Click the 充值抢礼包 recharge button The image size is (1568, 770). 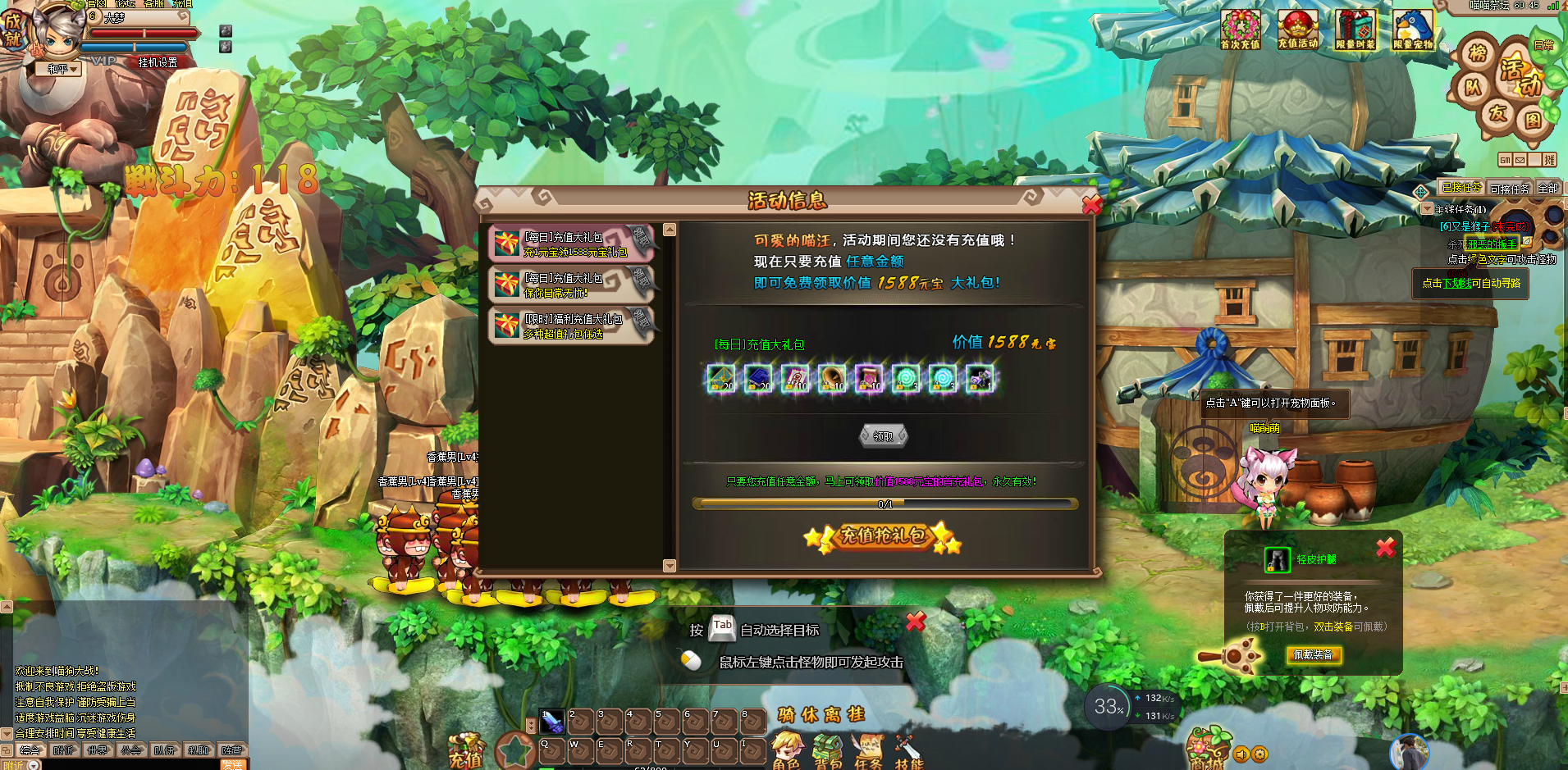tap(882, 536)
